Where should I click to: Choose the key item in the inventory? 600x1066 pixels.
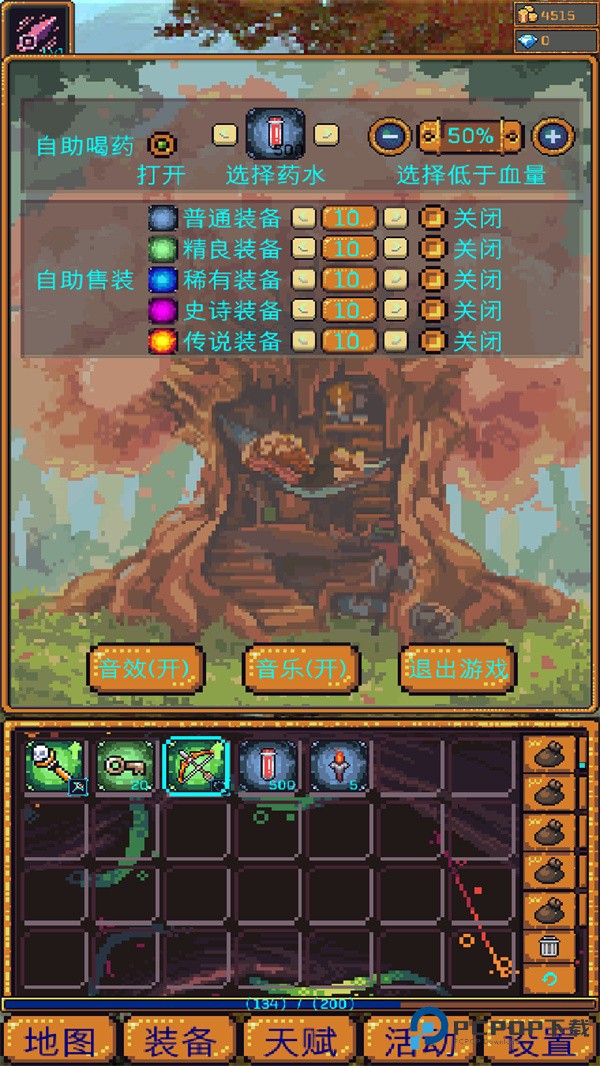(x=126, y=767)
